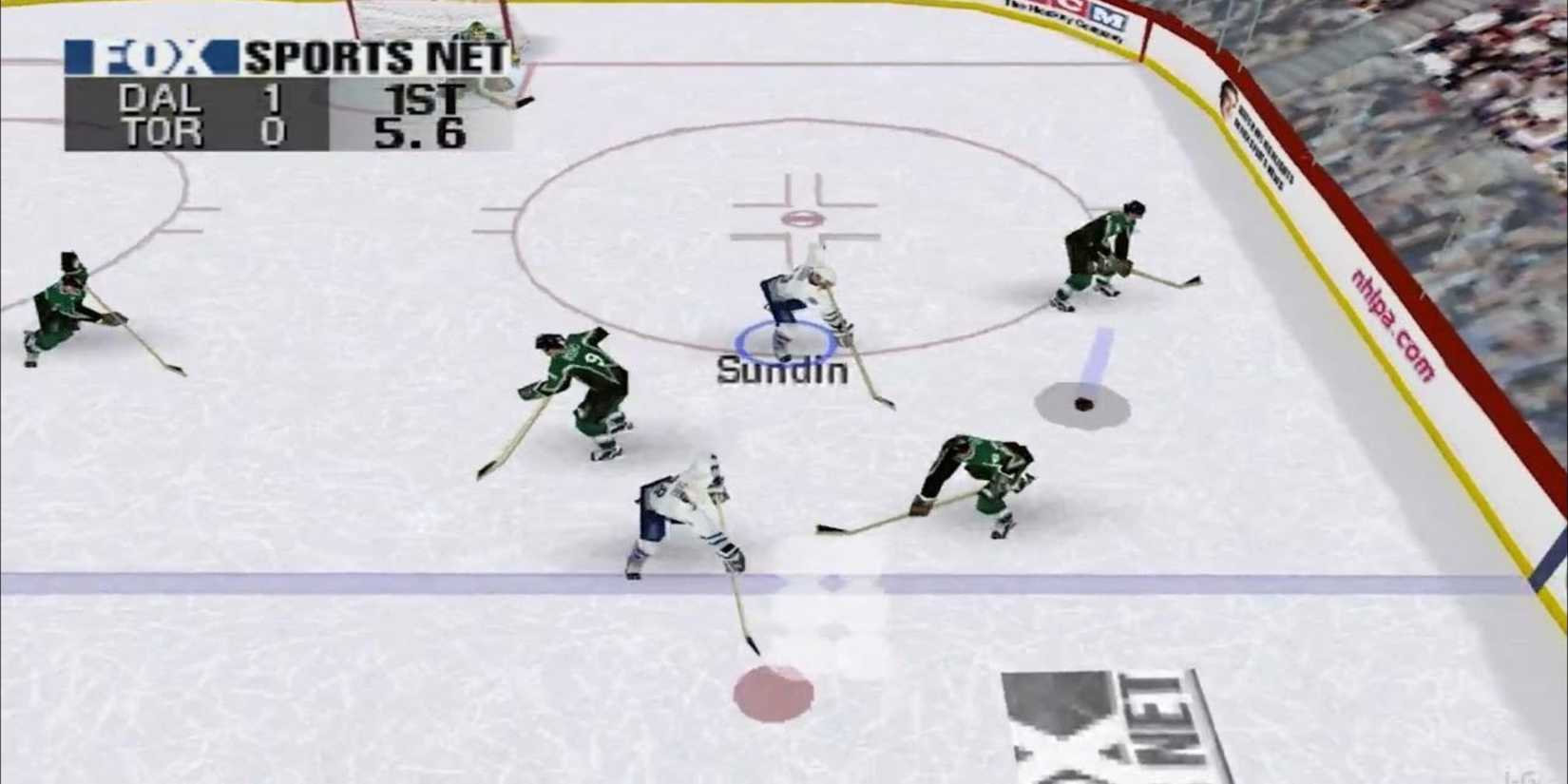Click the red faceoff dot near bottom
The width and height of the screenshot is (1568, 784).
774,692
